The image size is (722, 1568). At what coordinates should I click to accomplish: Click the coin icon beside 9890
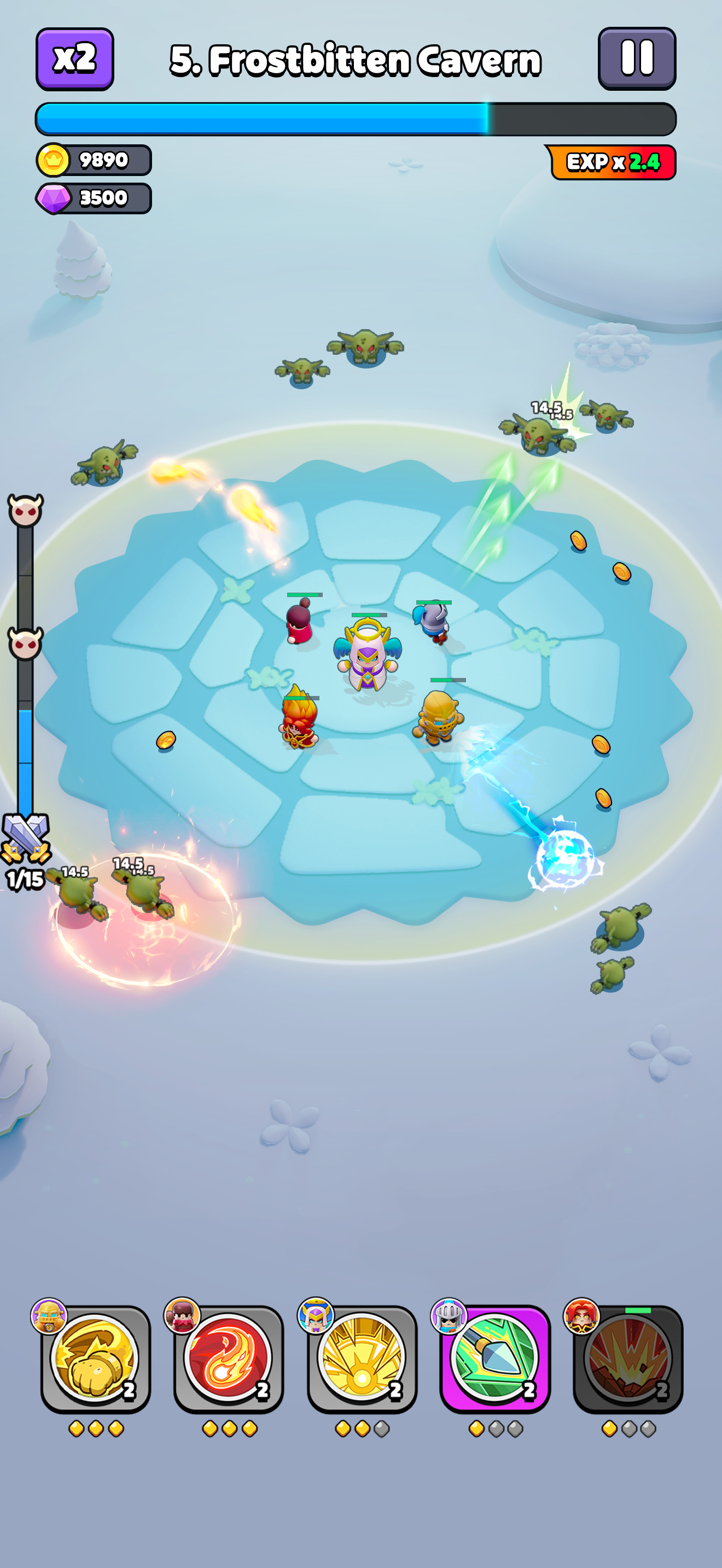click(x=55, y=160)
